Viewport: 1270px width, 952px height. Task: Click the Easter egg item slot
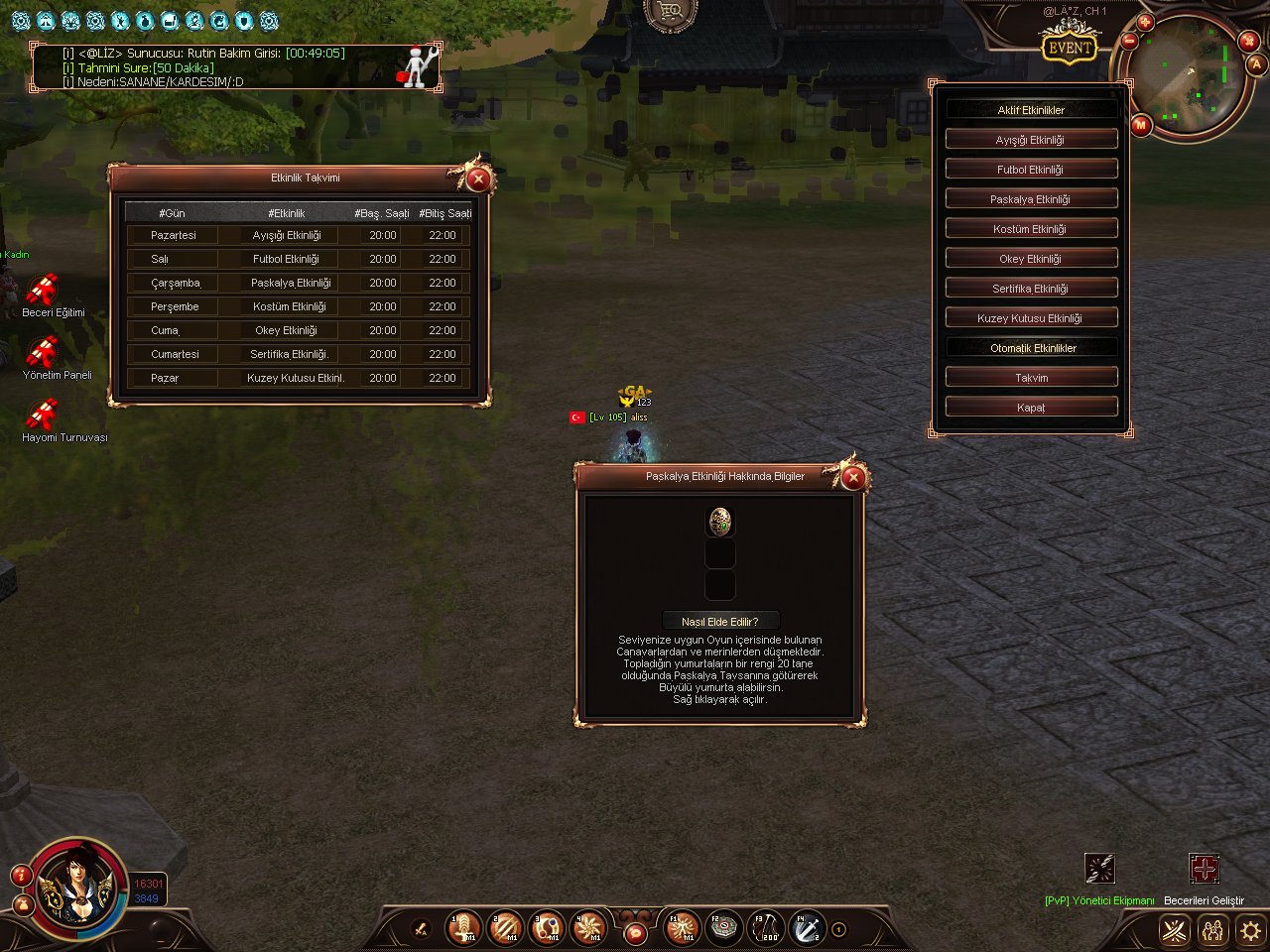point(720,522)
